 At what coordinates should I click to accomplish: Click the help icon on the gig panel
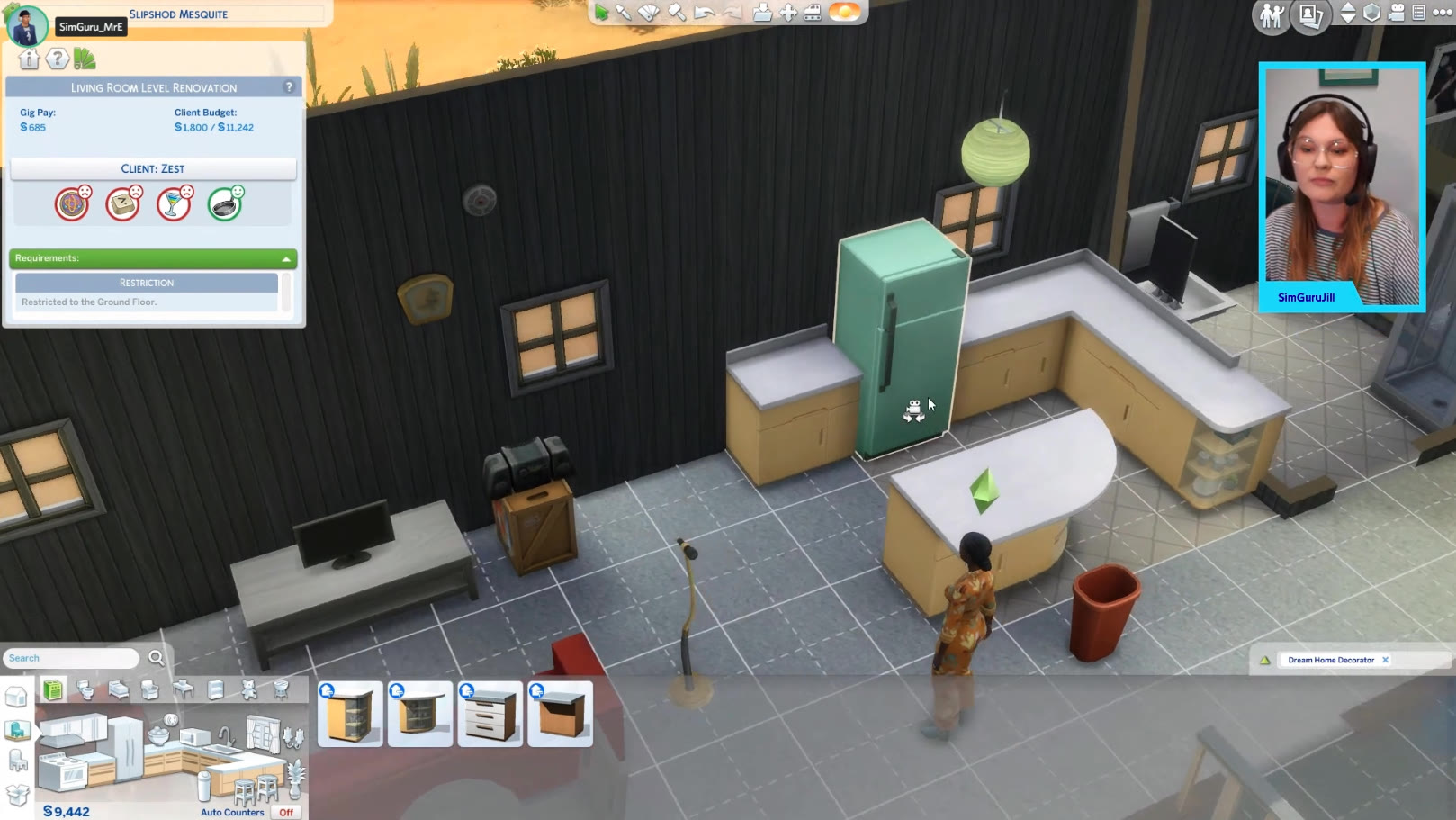(x=289, y=87)
